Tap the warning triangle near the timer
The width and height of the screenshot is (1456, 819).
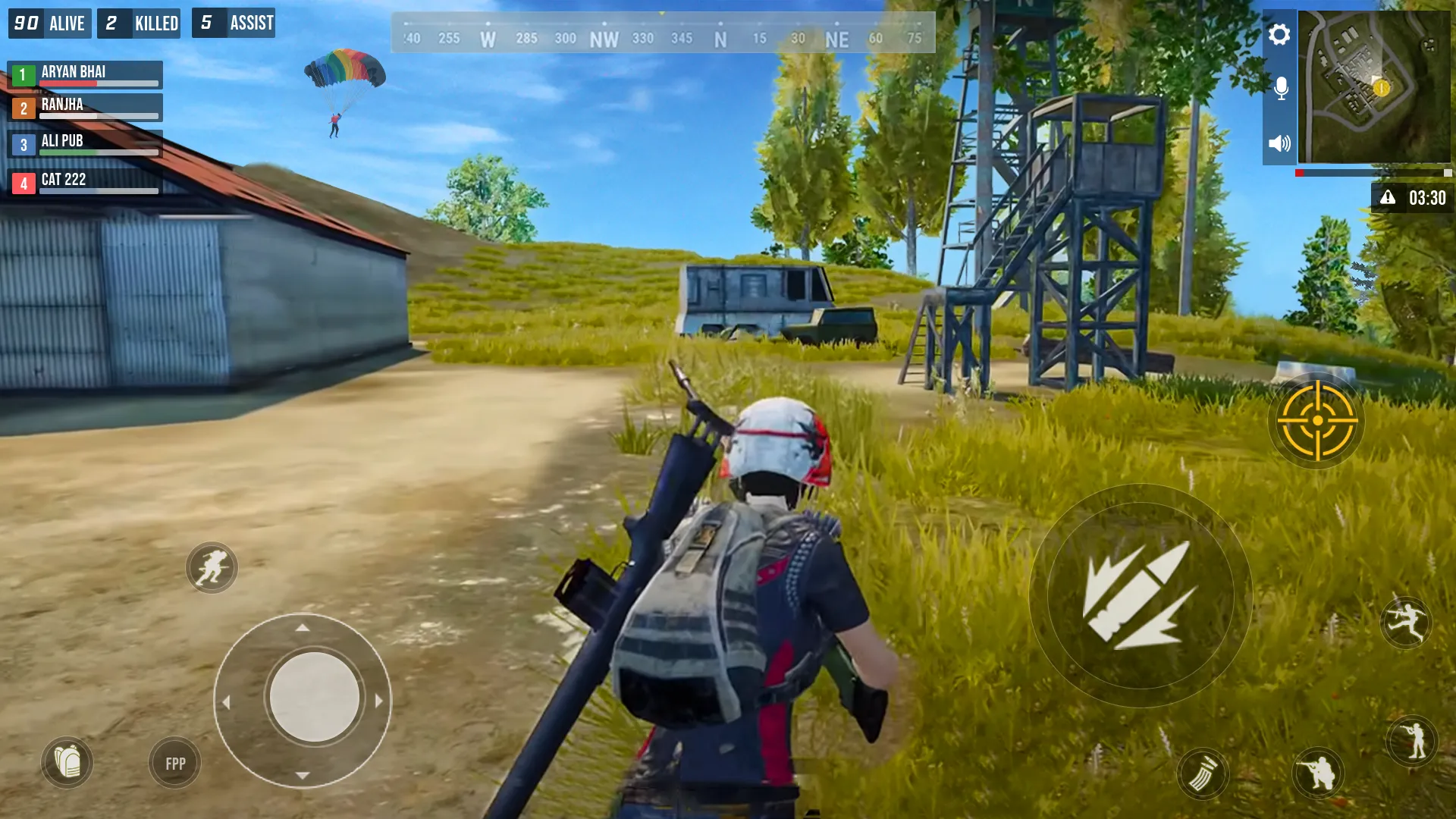[1389, 197]
